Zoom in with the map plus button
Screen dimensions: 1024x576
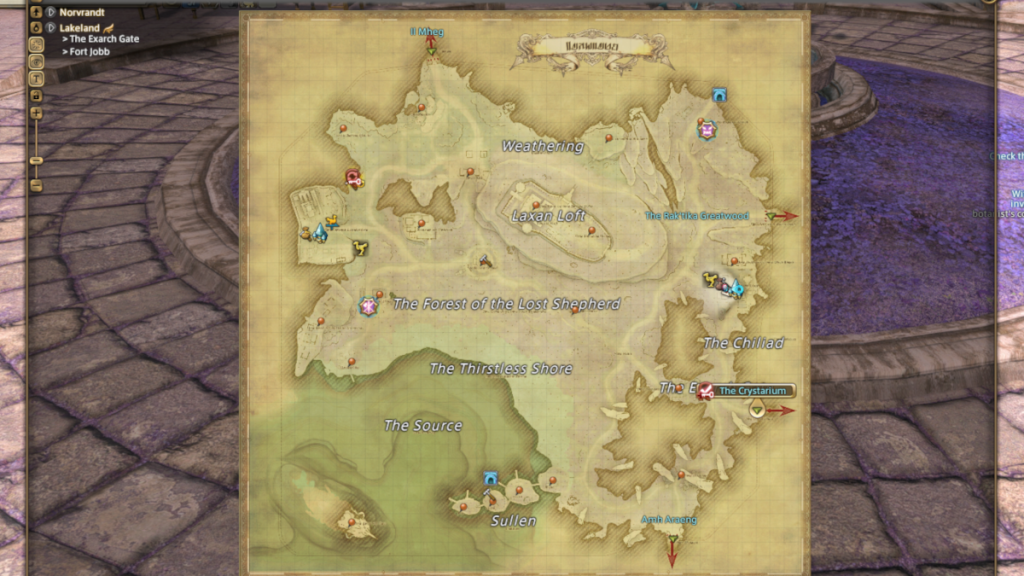tap(36, 113)
